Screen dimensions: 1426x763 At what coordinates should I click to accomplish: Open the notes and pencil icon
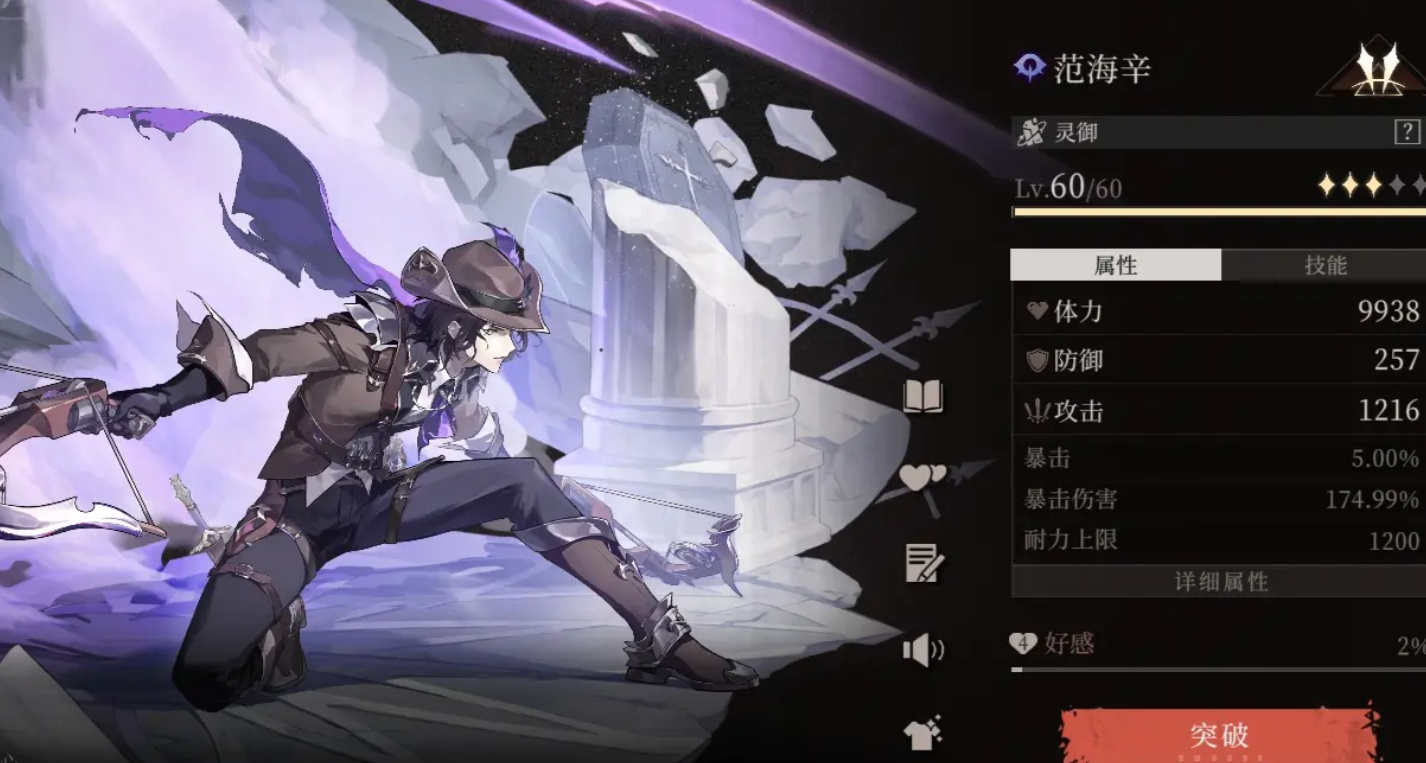click(923, 564)
